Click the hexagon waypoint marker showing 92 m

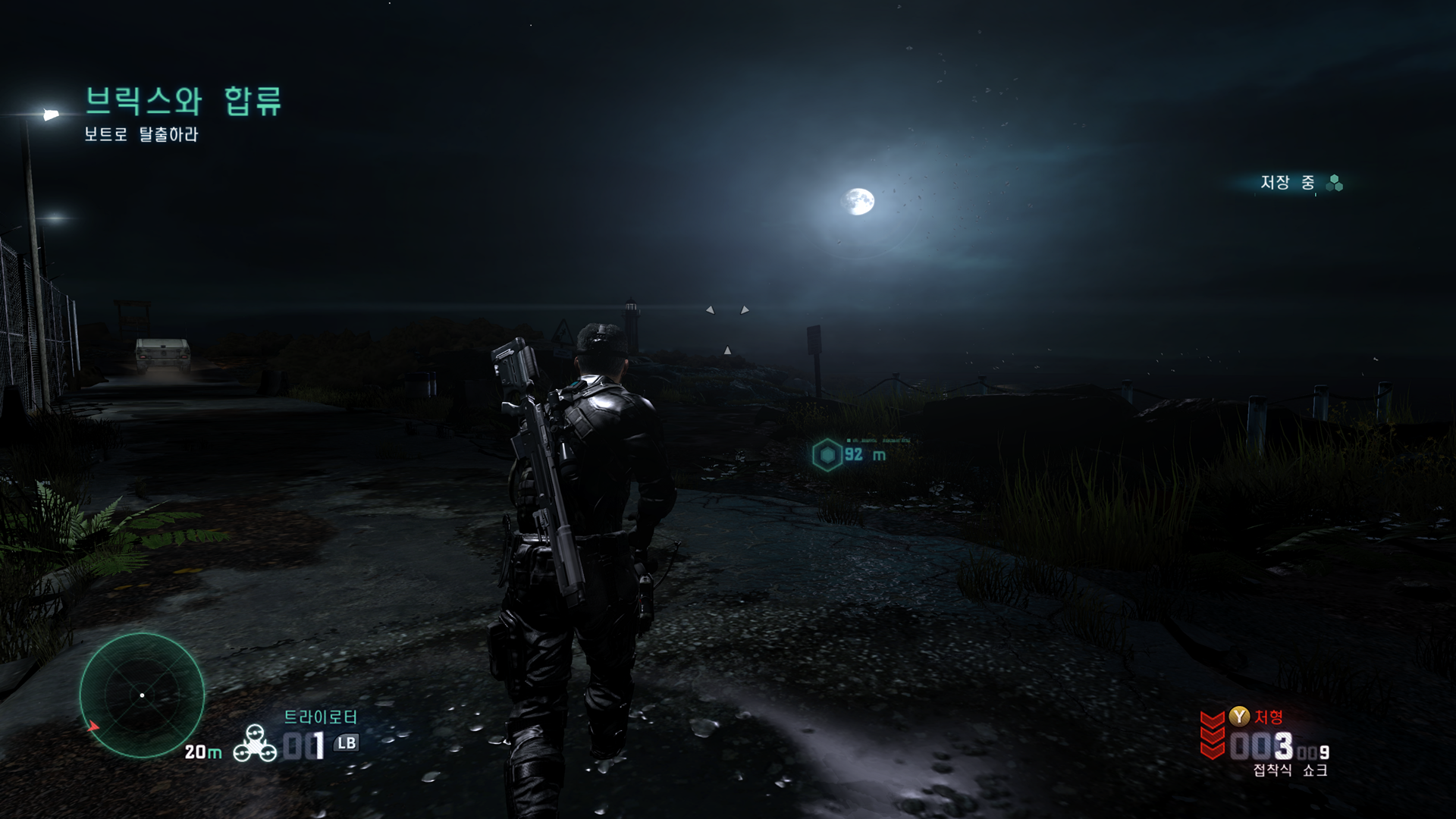tap(827, 455)
